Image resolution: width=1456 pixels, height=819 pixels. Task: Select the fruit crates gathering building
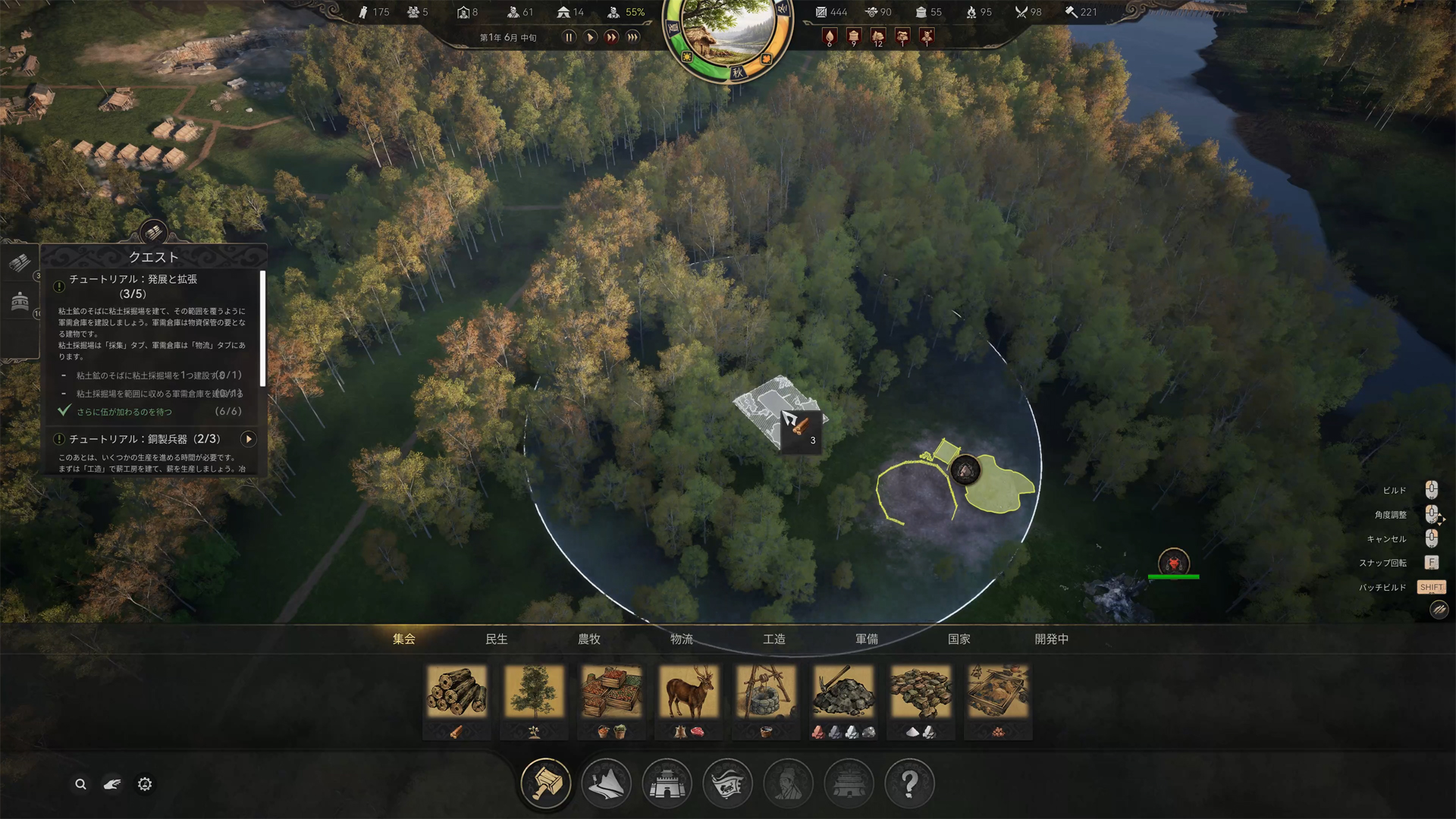click(611, 692)
